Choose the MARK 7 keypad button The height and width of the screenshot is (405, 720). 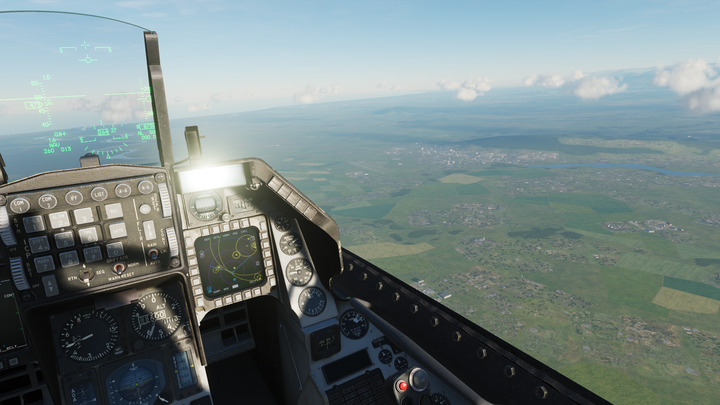coord(43,264)
